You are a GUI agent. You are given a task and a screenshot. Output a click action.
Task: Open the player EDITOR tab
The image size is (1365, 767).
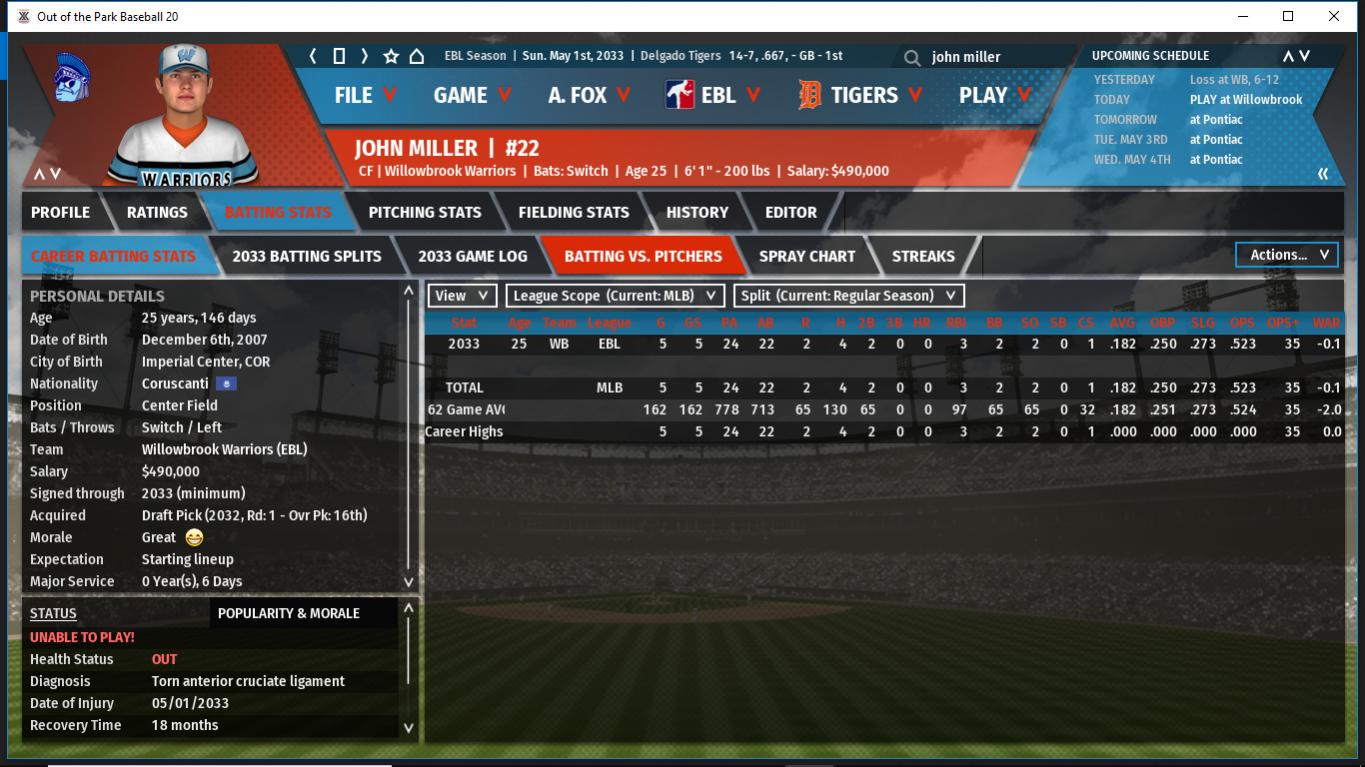[x=791, y=212]
